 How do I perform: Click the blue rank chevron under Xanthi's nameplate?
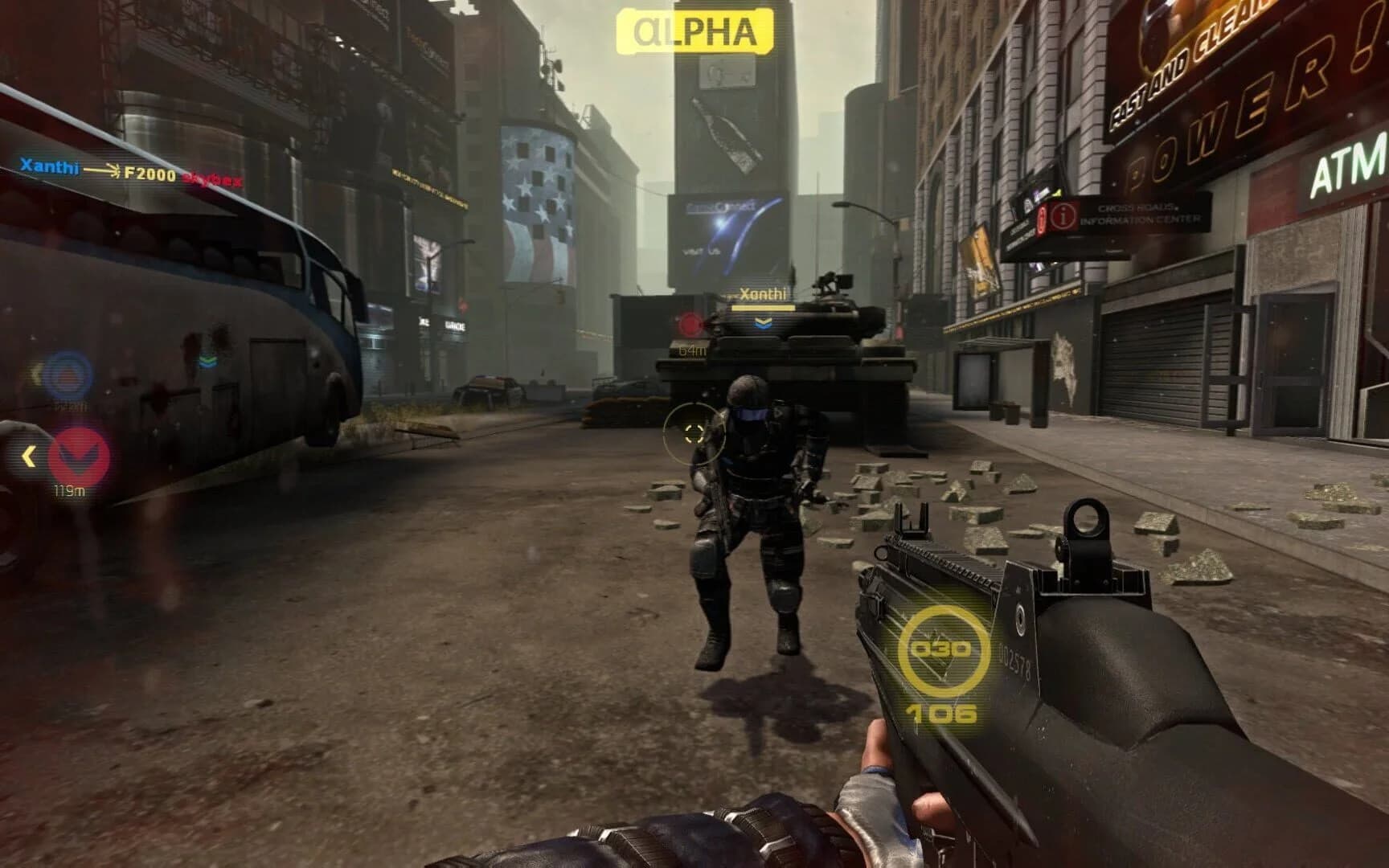[x=764, y=323]
